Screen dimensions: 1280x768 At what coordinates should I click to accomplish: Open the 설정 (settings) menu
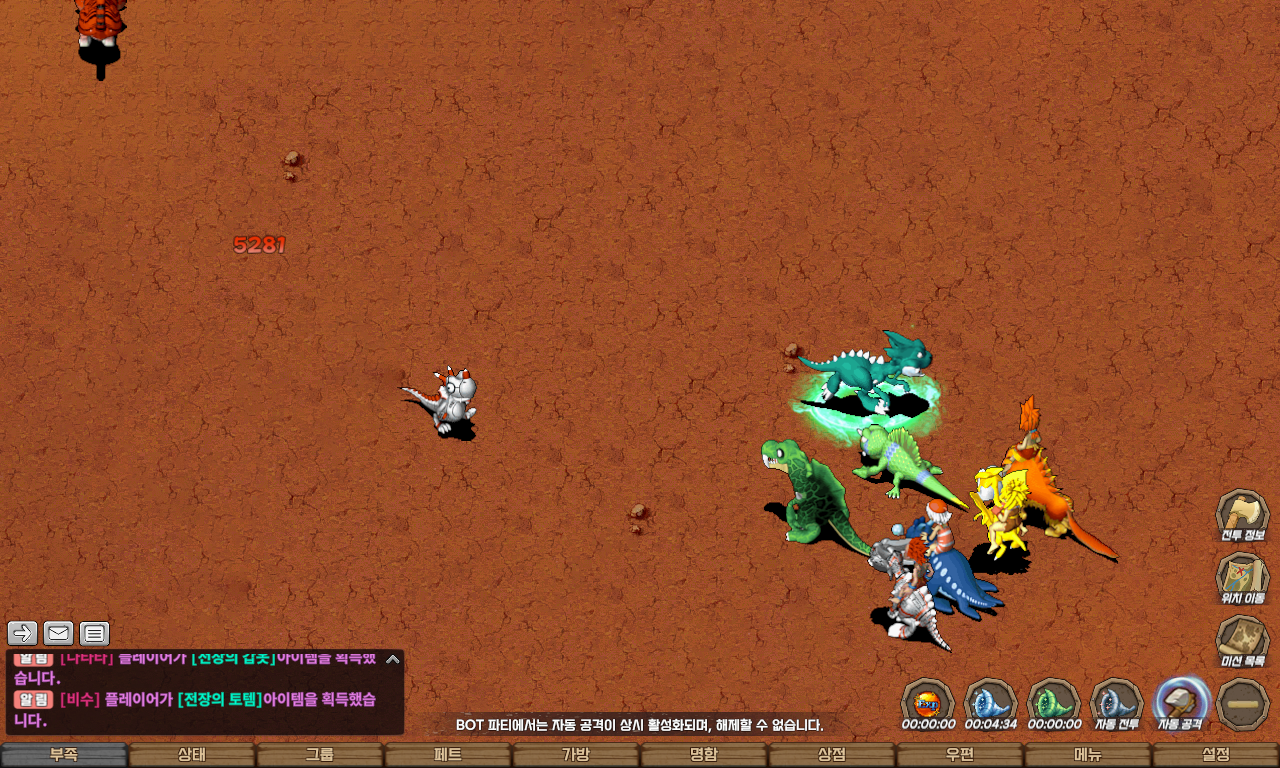[x=1216, y=755]
